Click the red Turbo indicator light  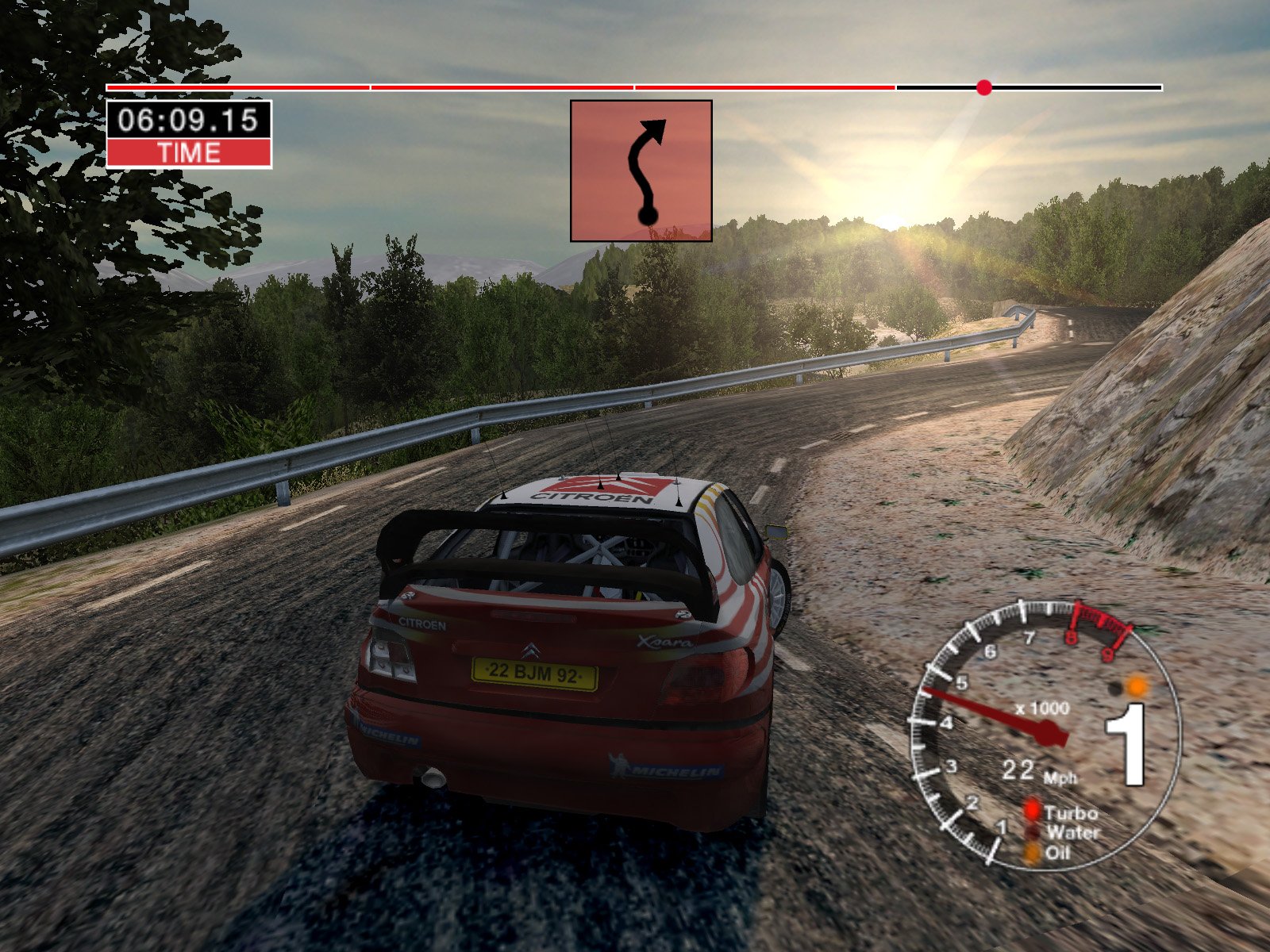1031,810
